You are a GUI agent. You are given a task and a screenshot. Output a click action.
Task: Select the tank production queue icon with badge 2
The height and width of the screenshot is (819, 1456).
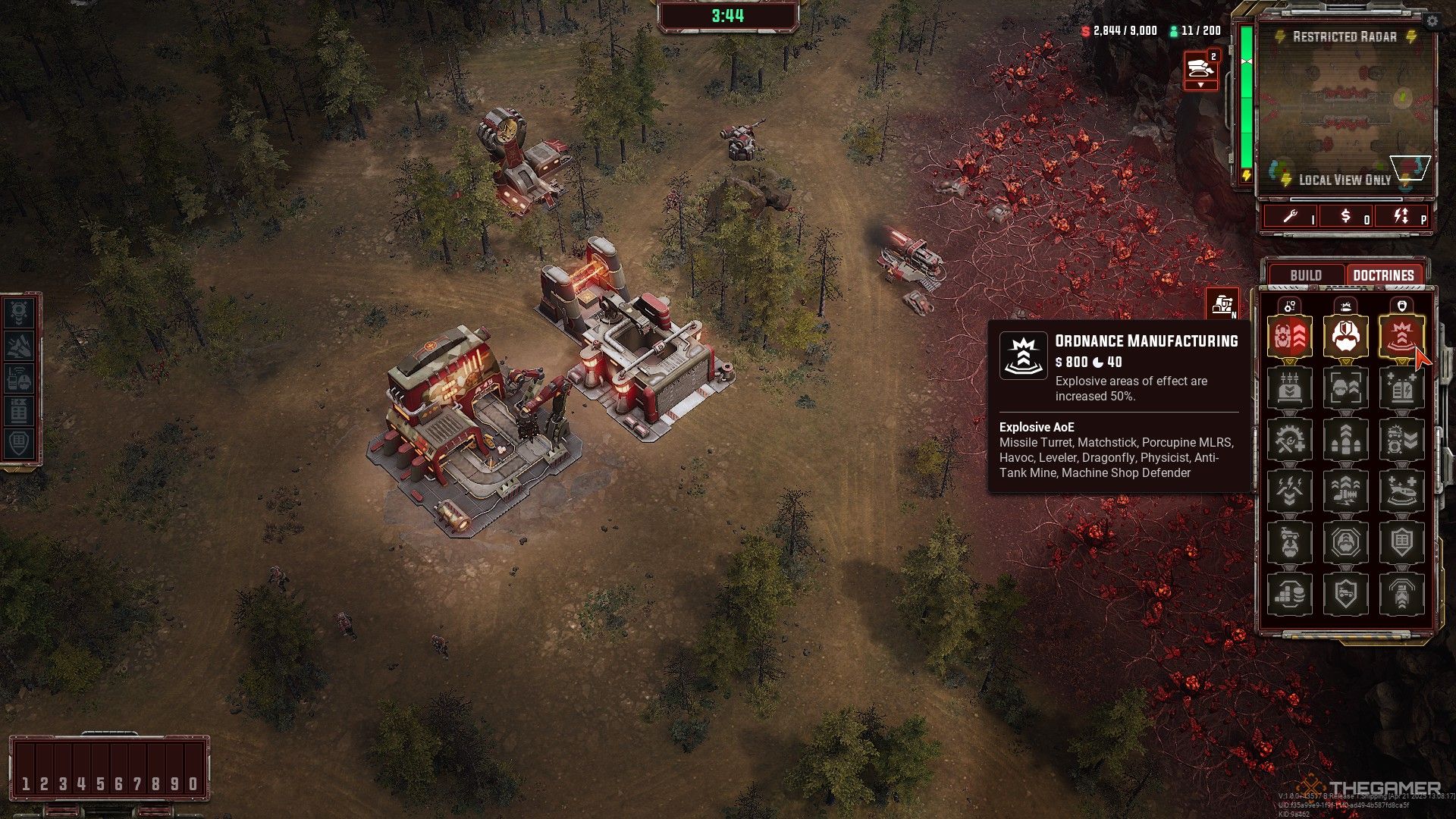[1200, 70]
